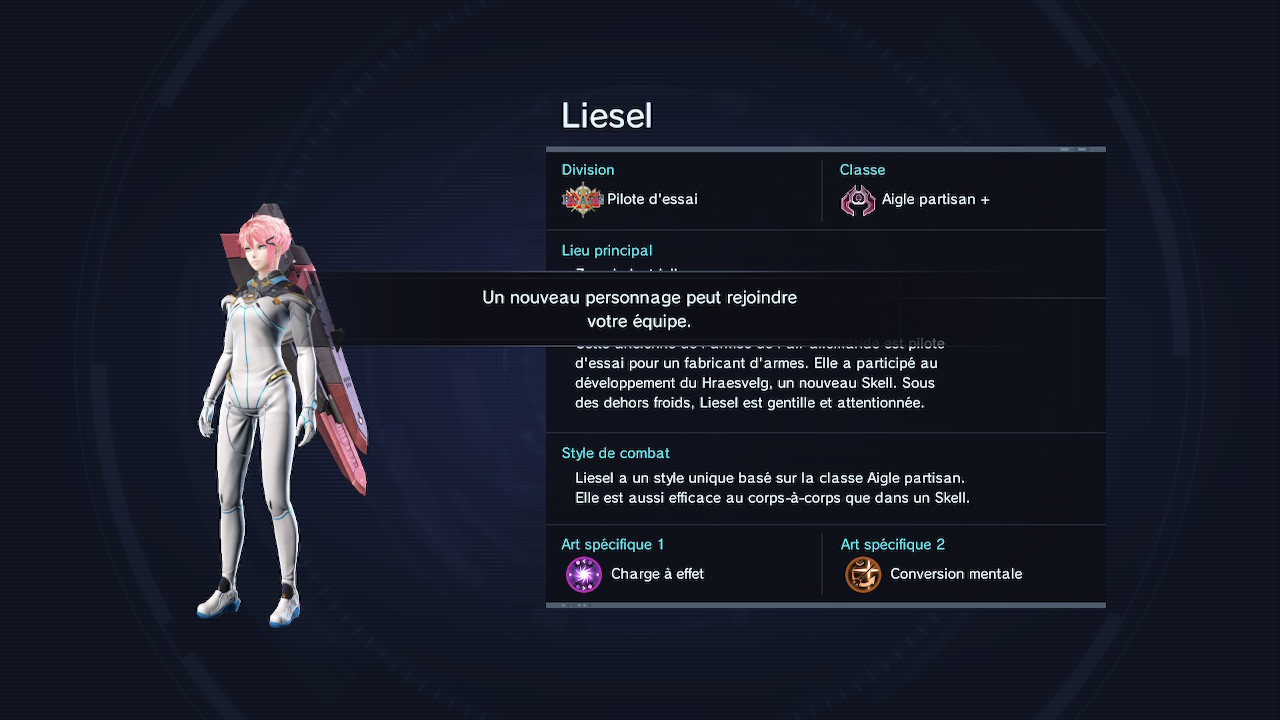1280x720 pixels.
Task: Click the Aigle partisan + class icon
Action: point(858,201)
